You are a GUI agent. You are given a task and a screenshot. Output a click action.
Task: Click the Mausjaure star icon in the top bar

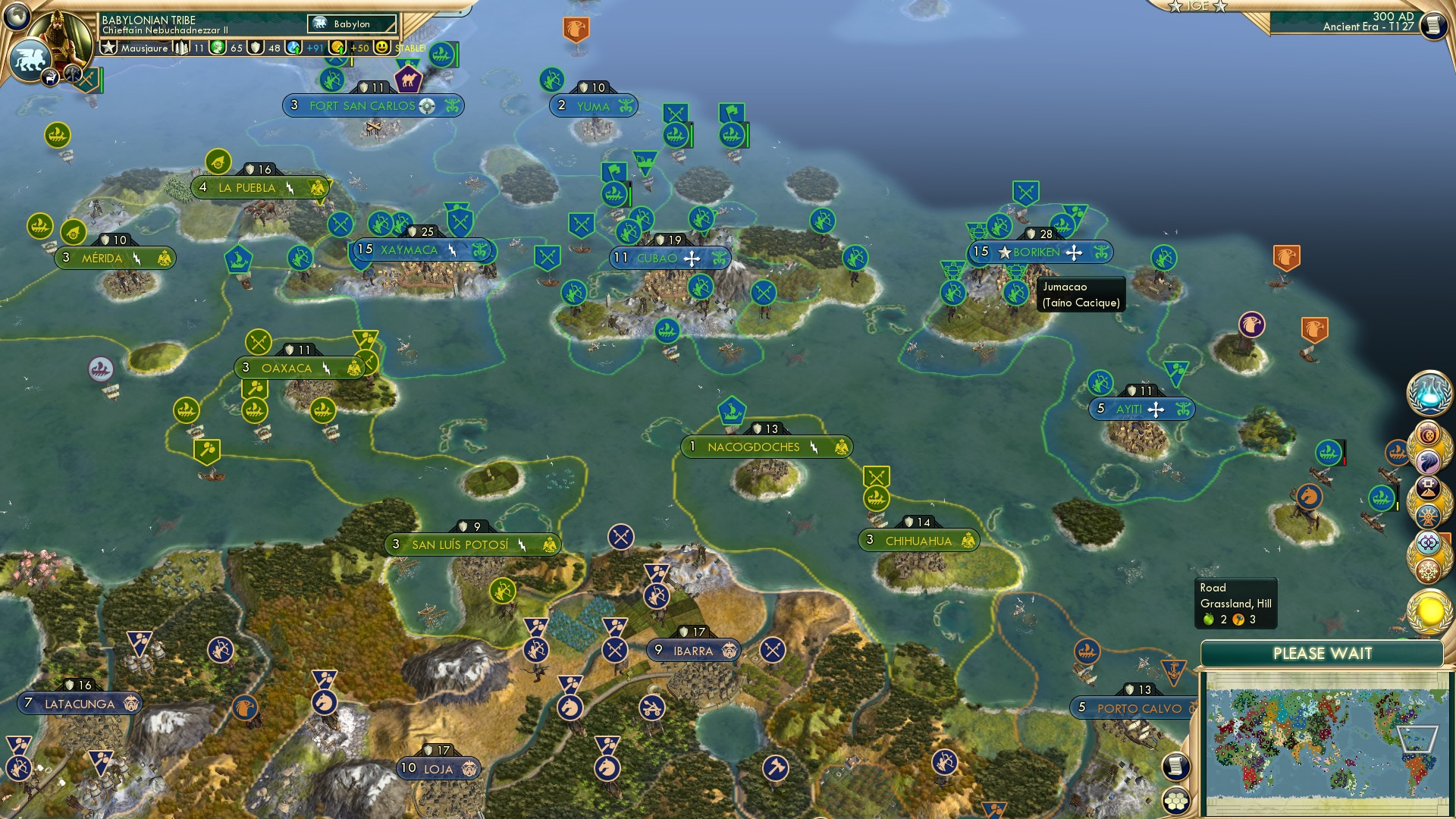[108, 48]
